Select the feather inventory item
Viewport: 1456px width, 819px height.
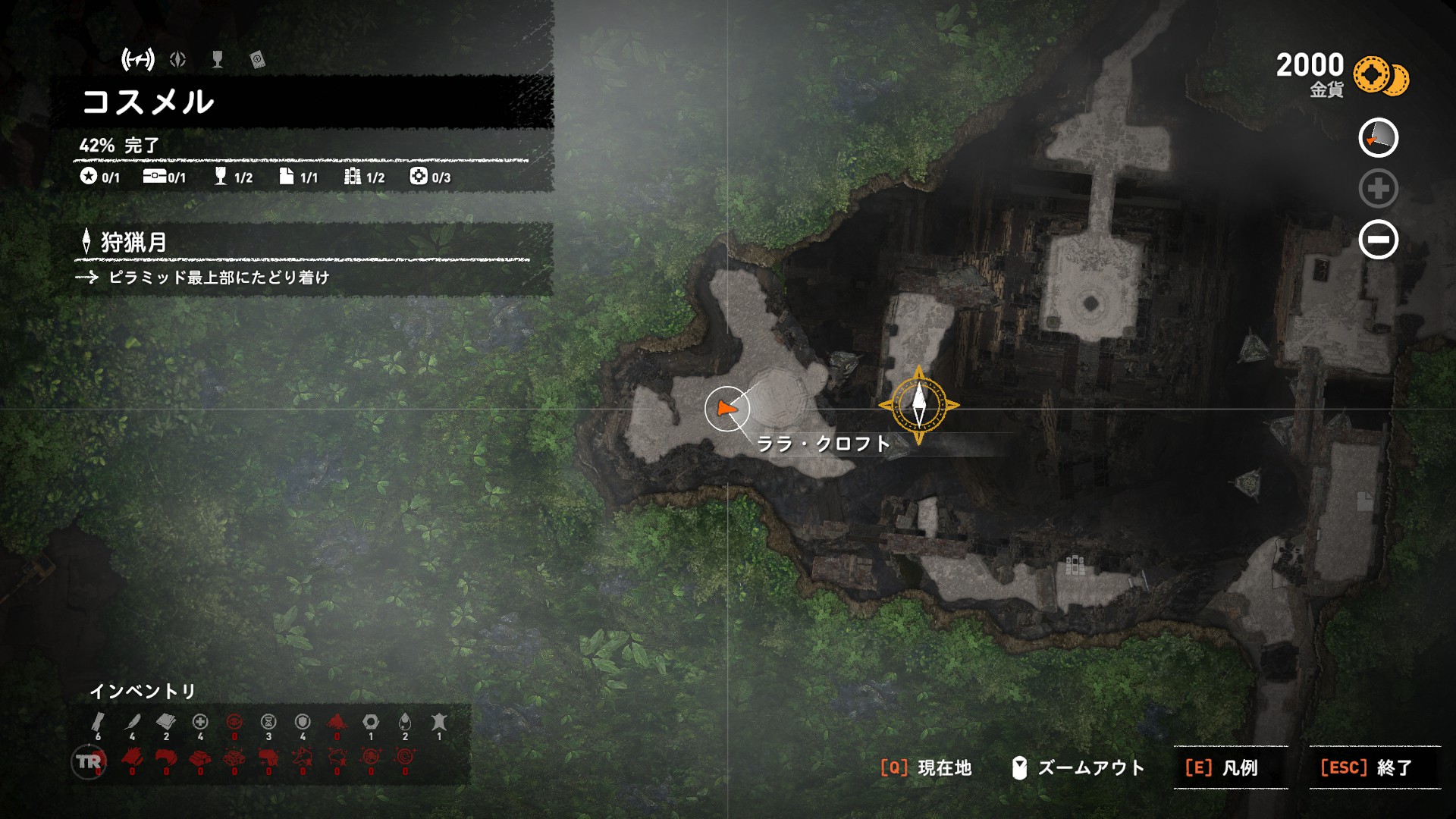click(132, 722)
